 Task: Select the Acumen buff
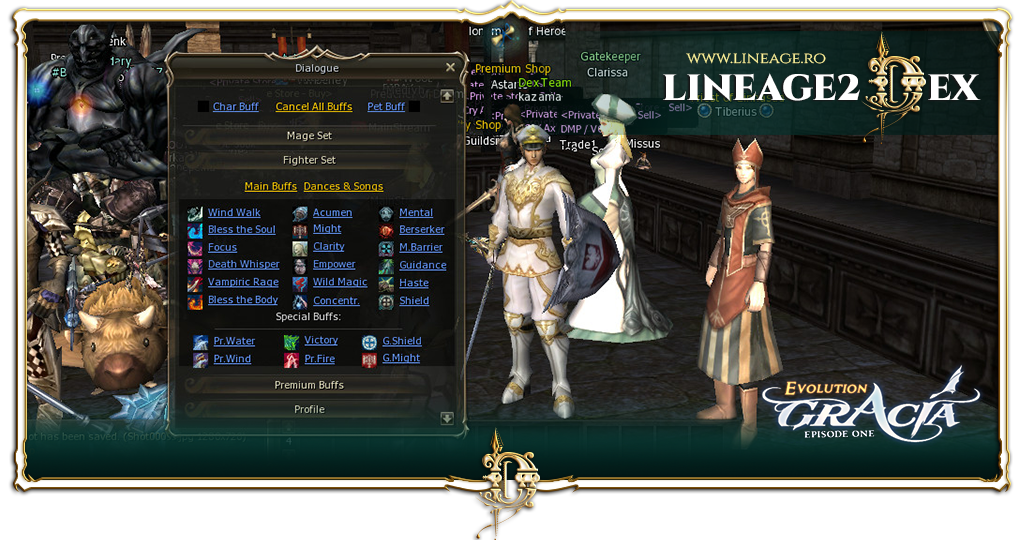point(332,213)
